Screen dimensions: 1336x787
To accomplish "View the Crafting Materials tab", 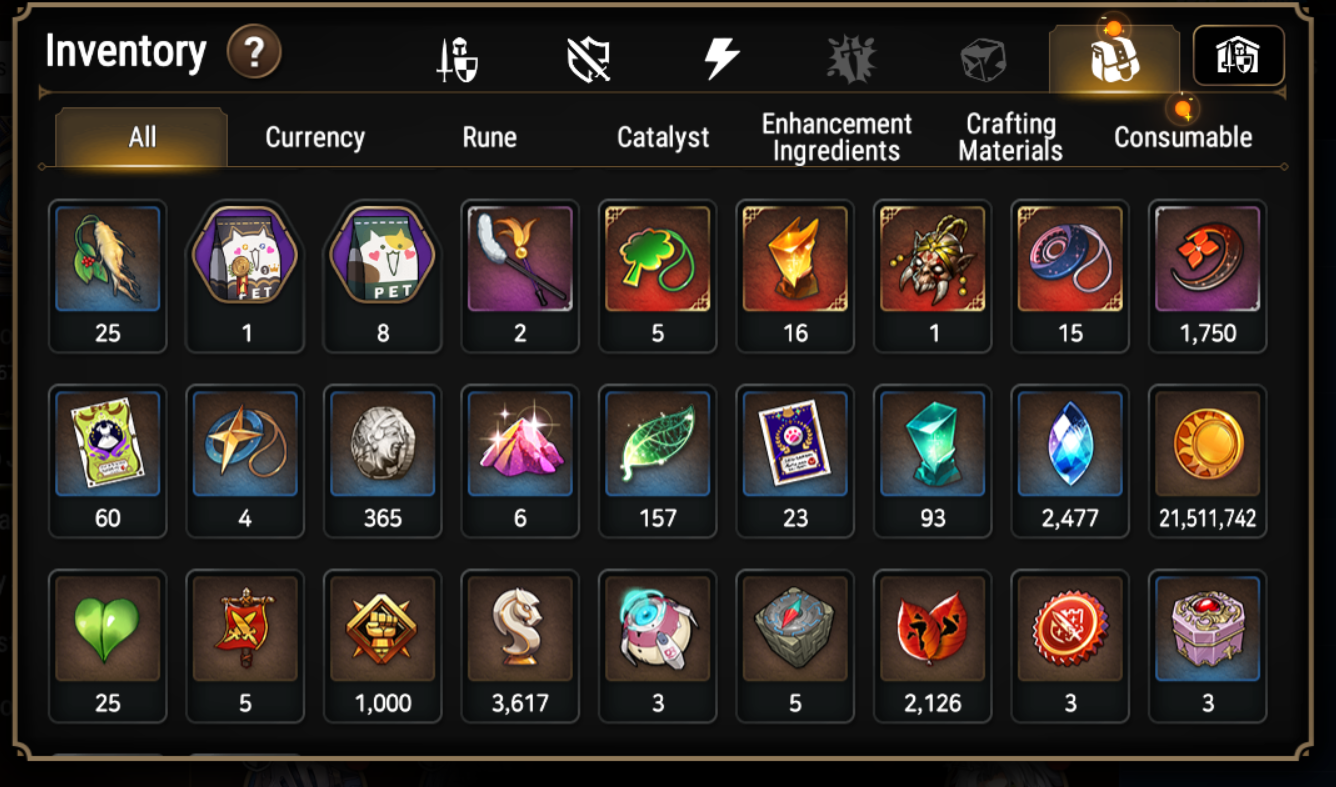I will (1010, 137).
